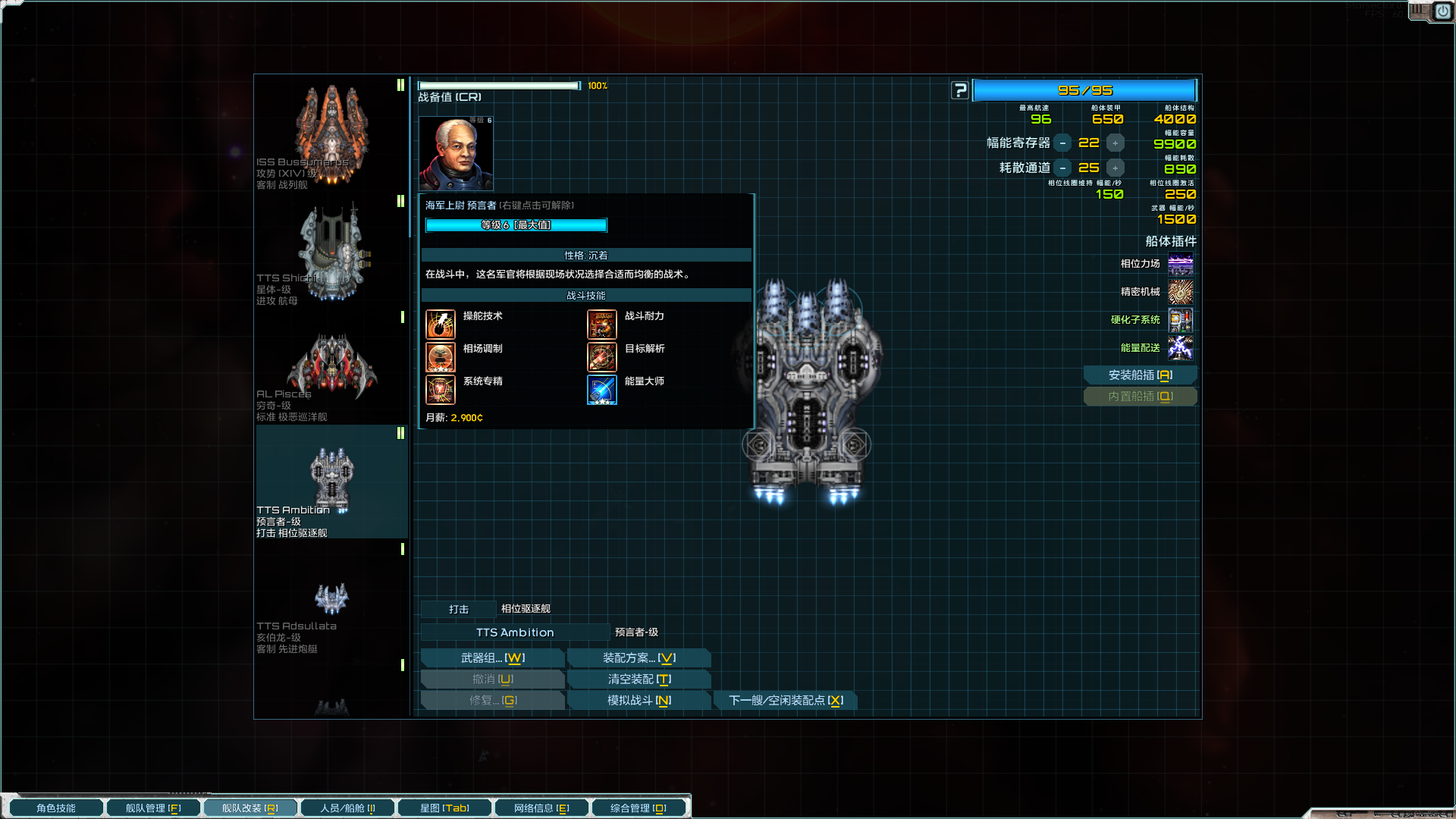Open the 舰队管理 fleet management tab
Viewport: 1456px width, 819px height.
click(x=153, y=808)
